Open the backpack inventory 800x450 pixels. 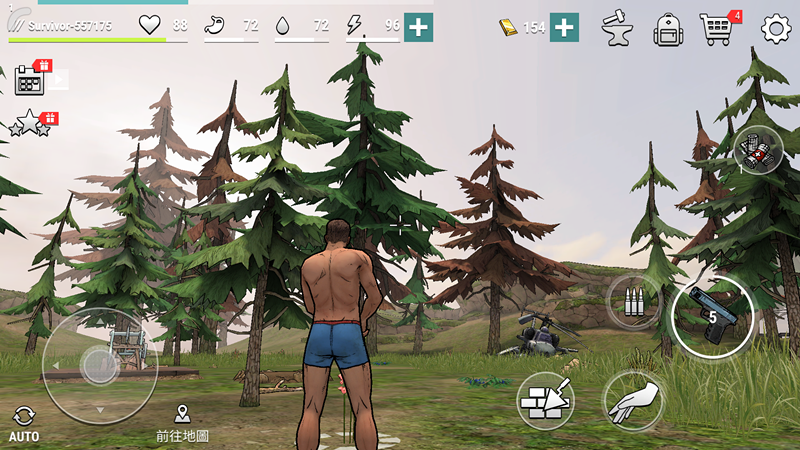[x=667, y=29]
